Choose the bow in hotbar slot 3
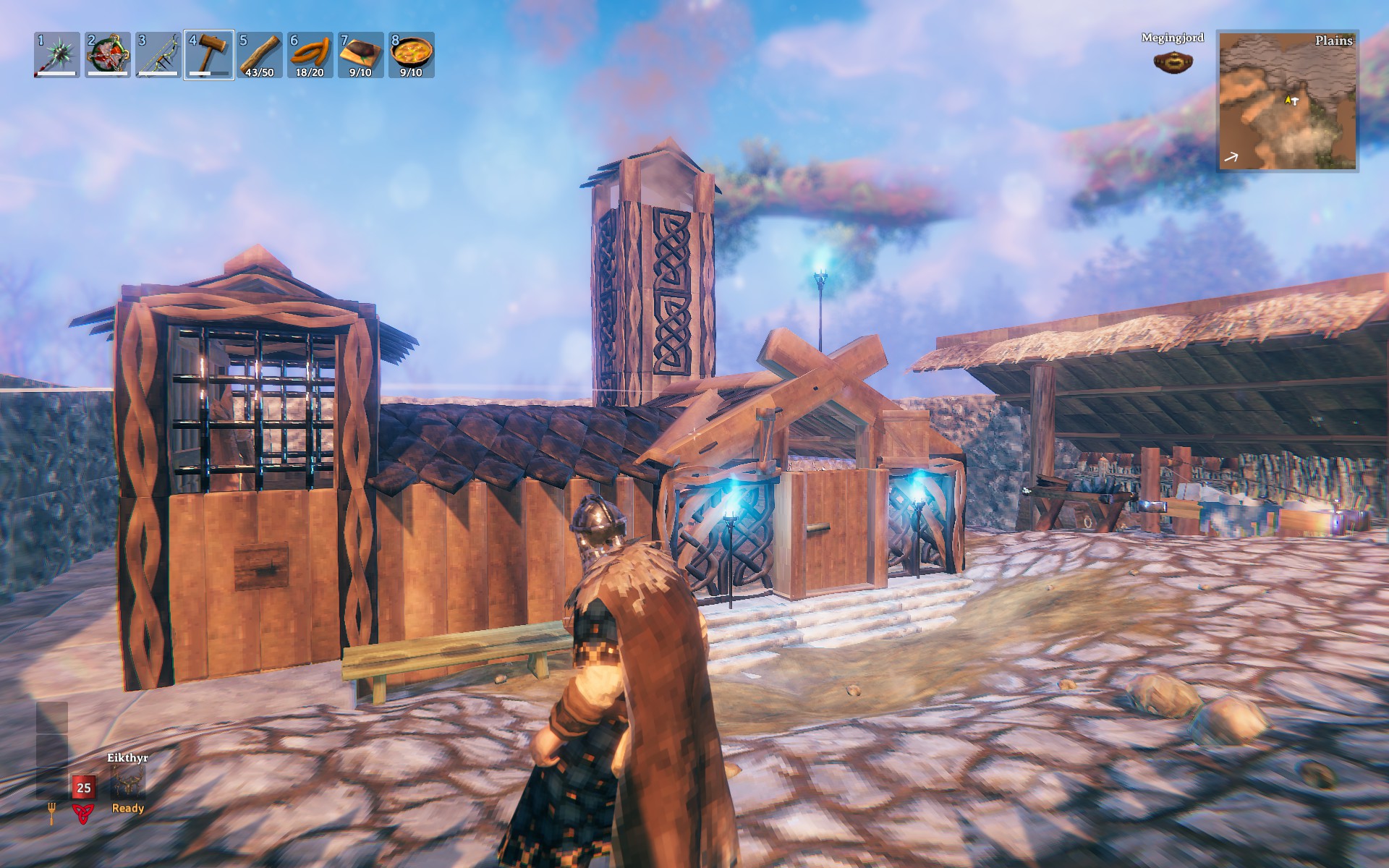The image size is (1389, 868). (158, 55)
